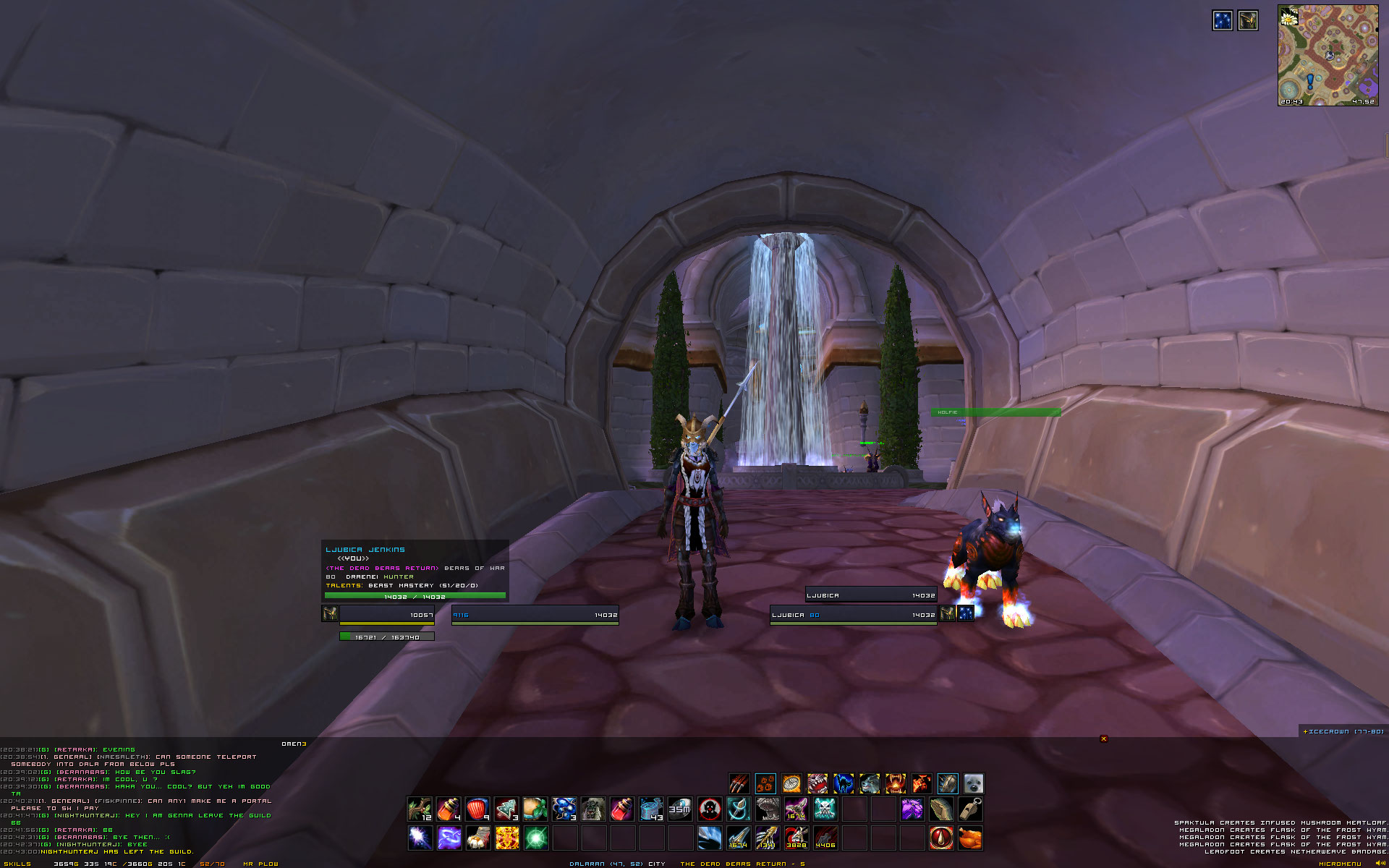Click the daisy herb tracking icon
The image size is (1389, 868).
[1288, 18]
